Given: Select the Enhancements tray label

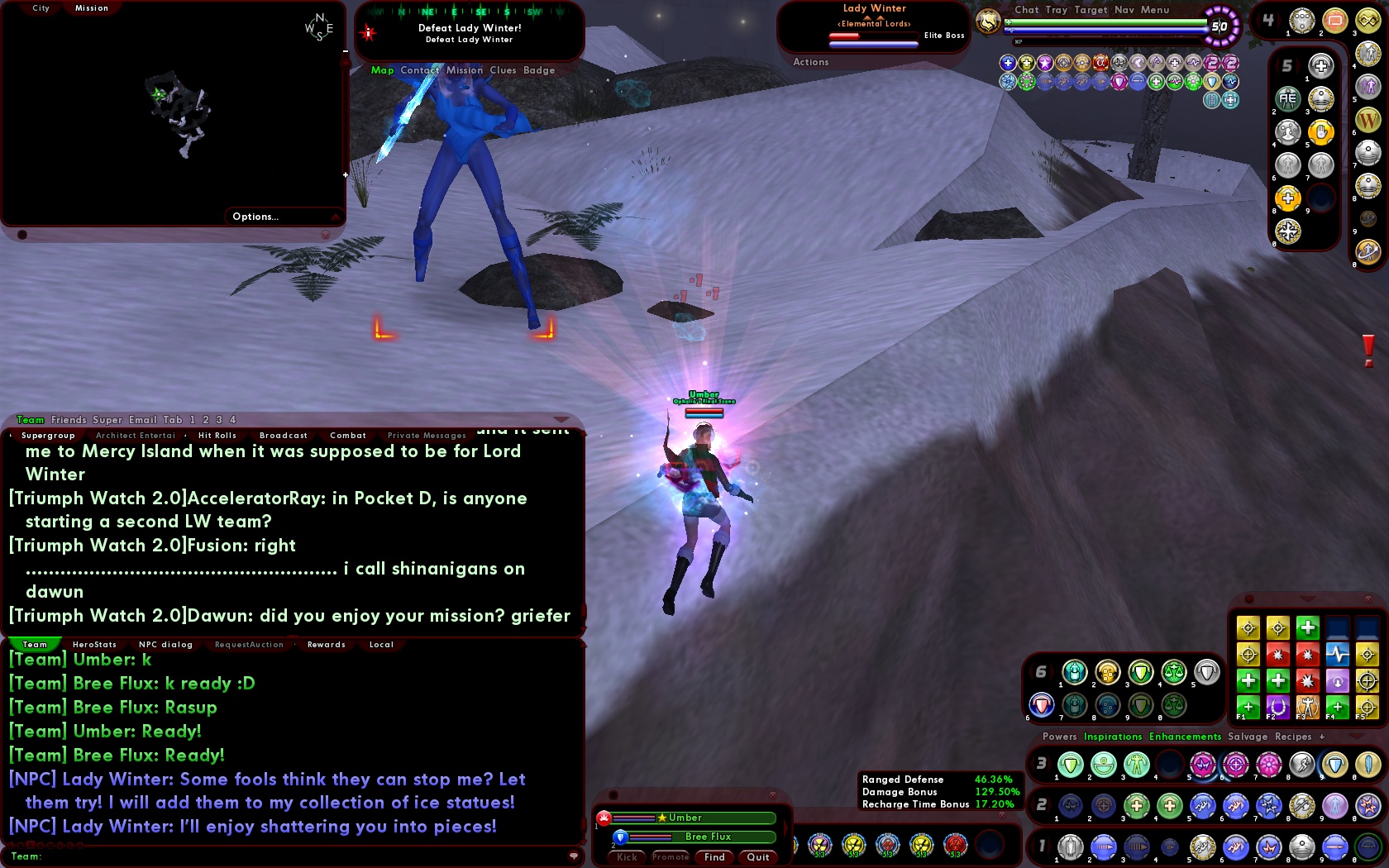Looking at the screenshot, I should point(1183,737).
